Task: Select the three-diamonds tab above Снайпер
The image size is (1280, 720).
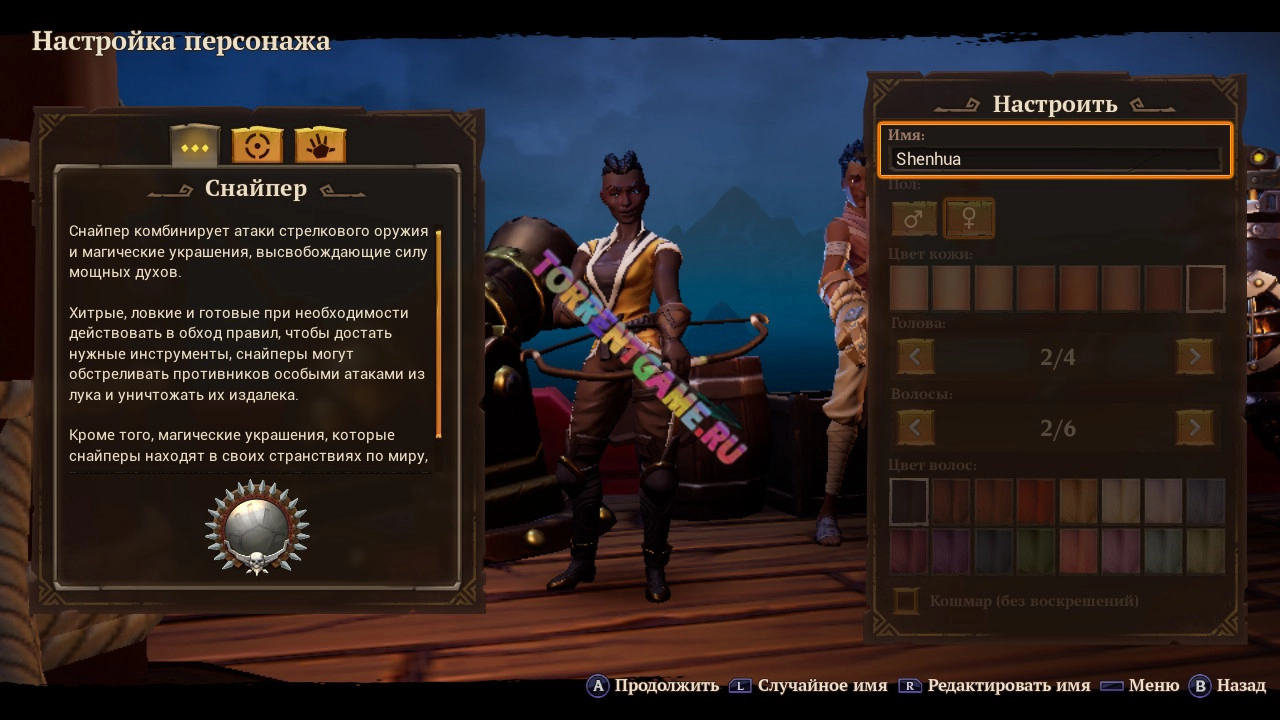Action: (x=195, y=146)
